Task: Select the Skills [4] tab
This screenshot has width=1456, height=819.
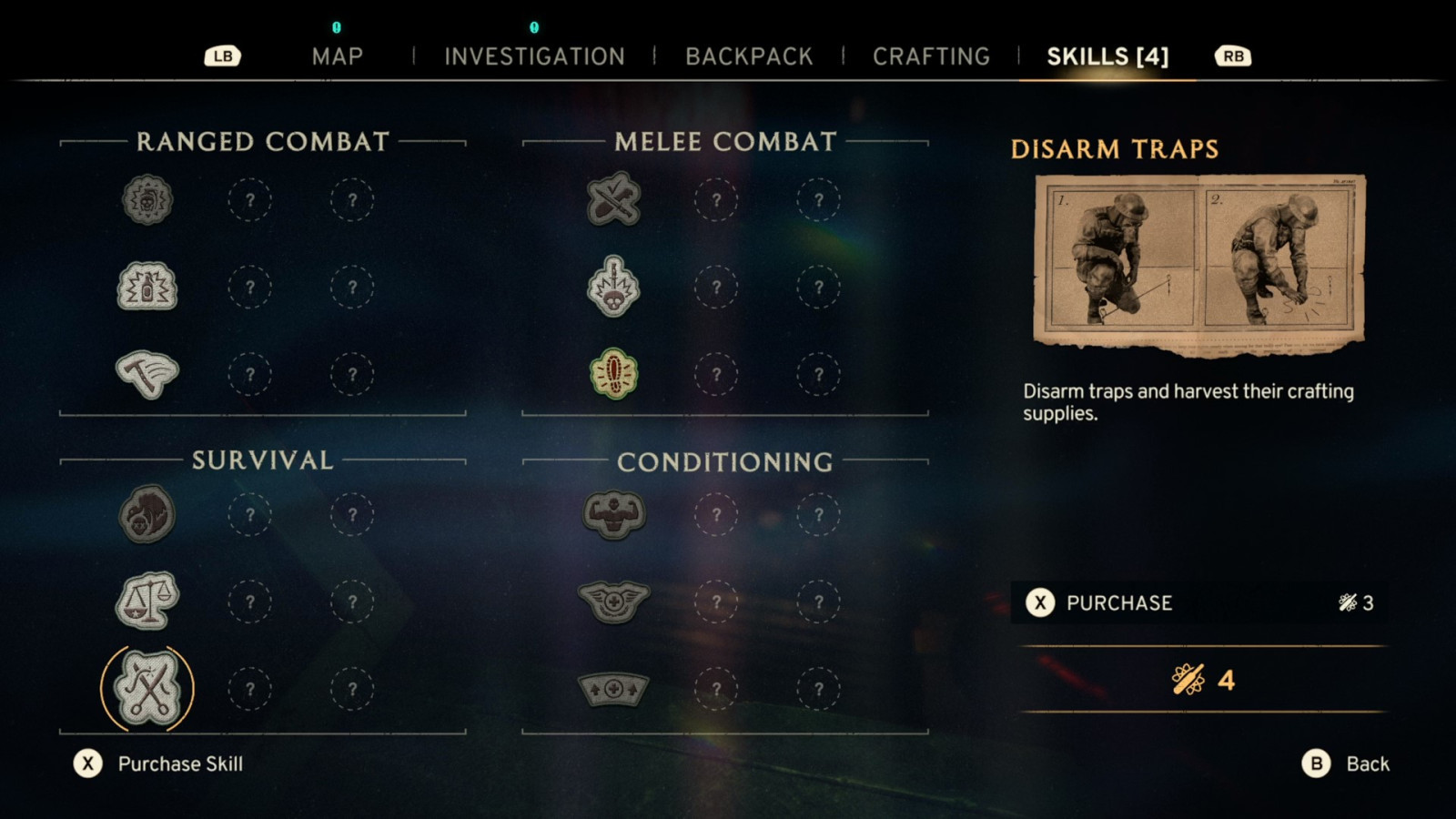Action: pyautogui.click(x=1107, y=56)
